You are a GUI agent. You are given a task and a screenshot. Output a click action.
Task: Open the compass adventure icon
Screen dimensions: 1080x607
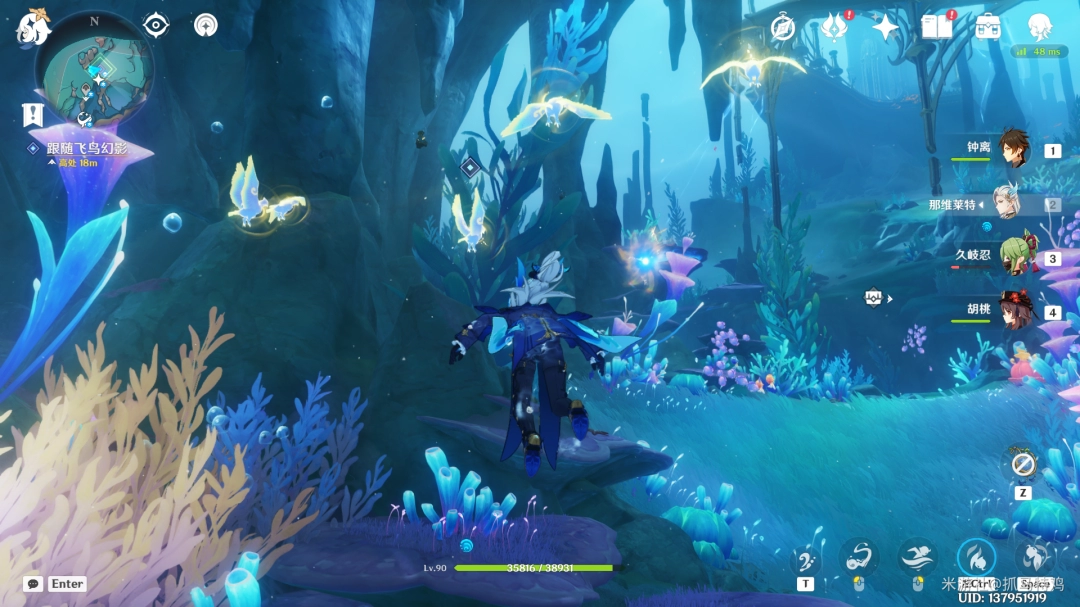tap(783, 27)
